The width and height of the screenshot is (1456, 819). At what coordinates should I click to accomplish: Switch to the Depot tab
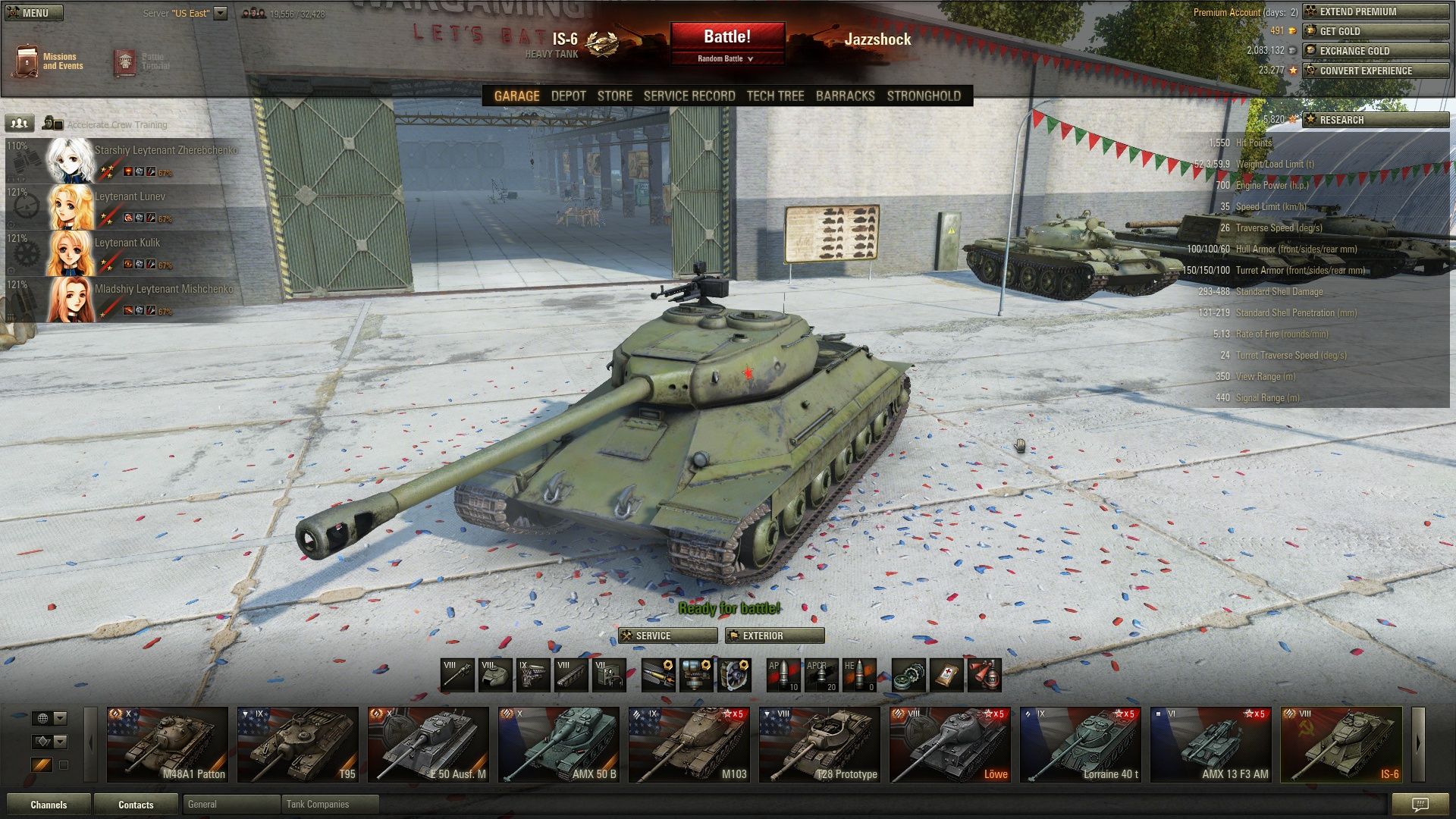click(x=568, y=96)
